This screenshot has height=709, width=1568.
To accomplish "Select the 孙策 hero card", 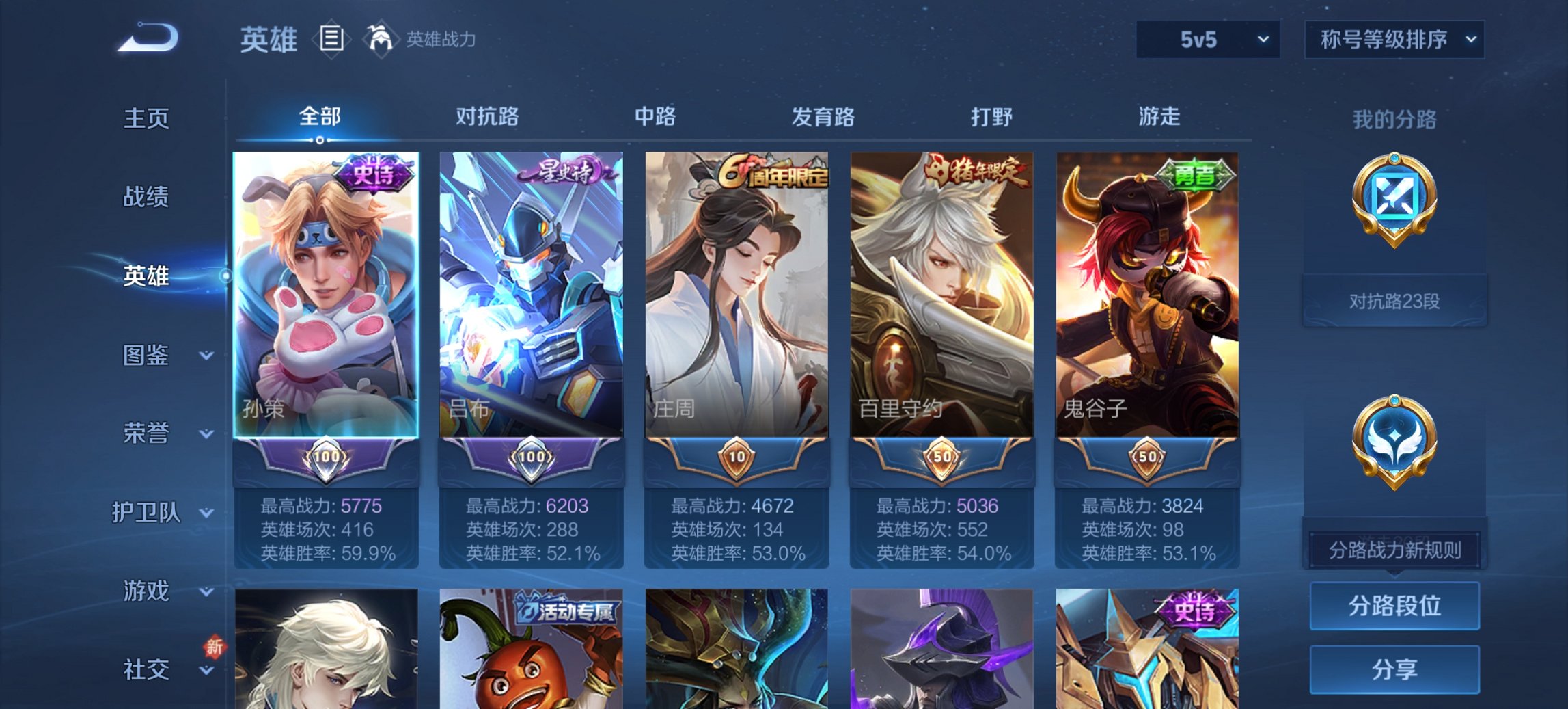I will 324,294.
